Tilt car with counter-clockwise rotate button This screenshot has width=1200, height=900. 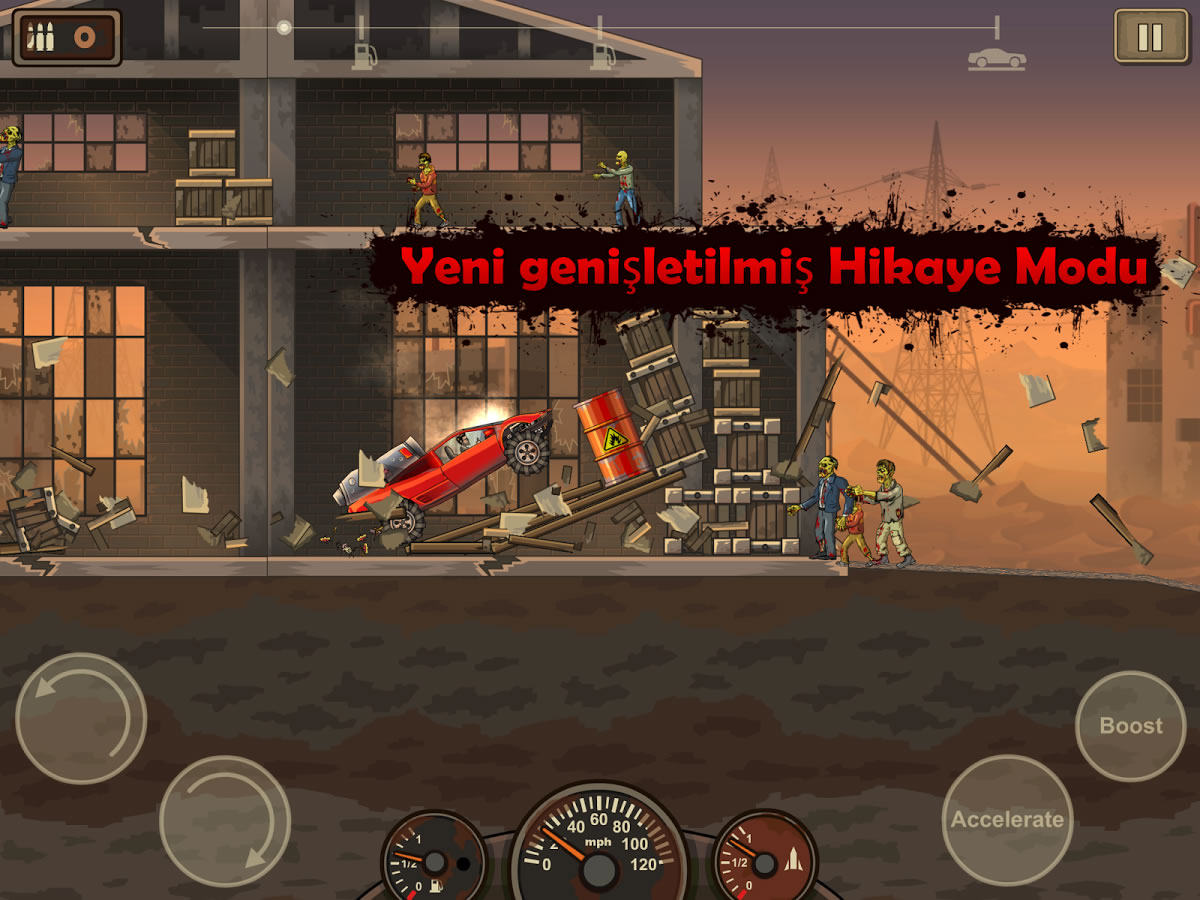[81, 718]
